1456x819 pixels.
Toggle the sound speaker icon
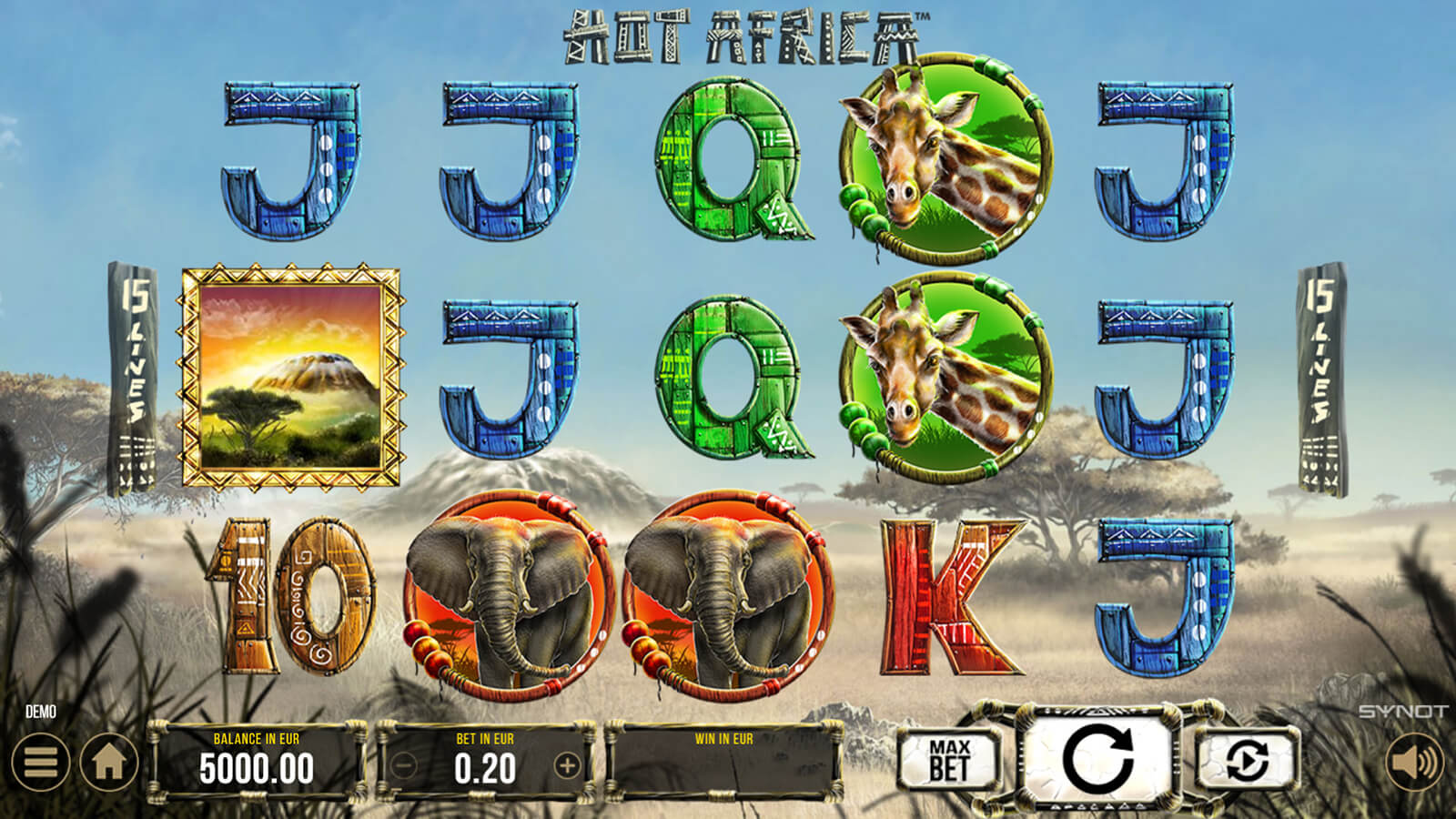pos(1414,763)
